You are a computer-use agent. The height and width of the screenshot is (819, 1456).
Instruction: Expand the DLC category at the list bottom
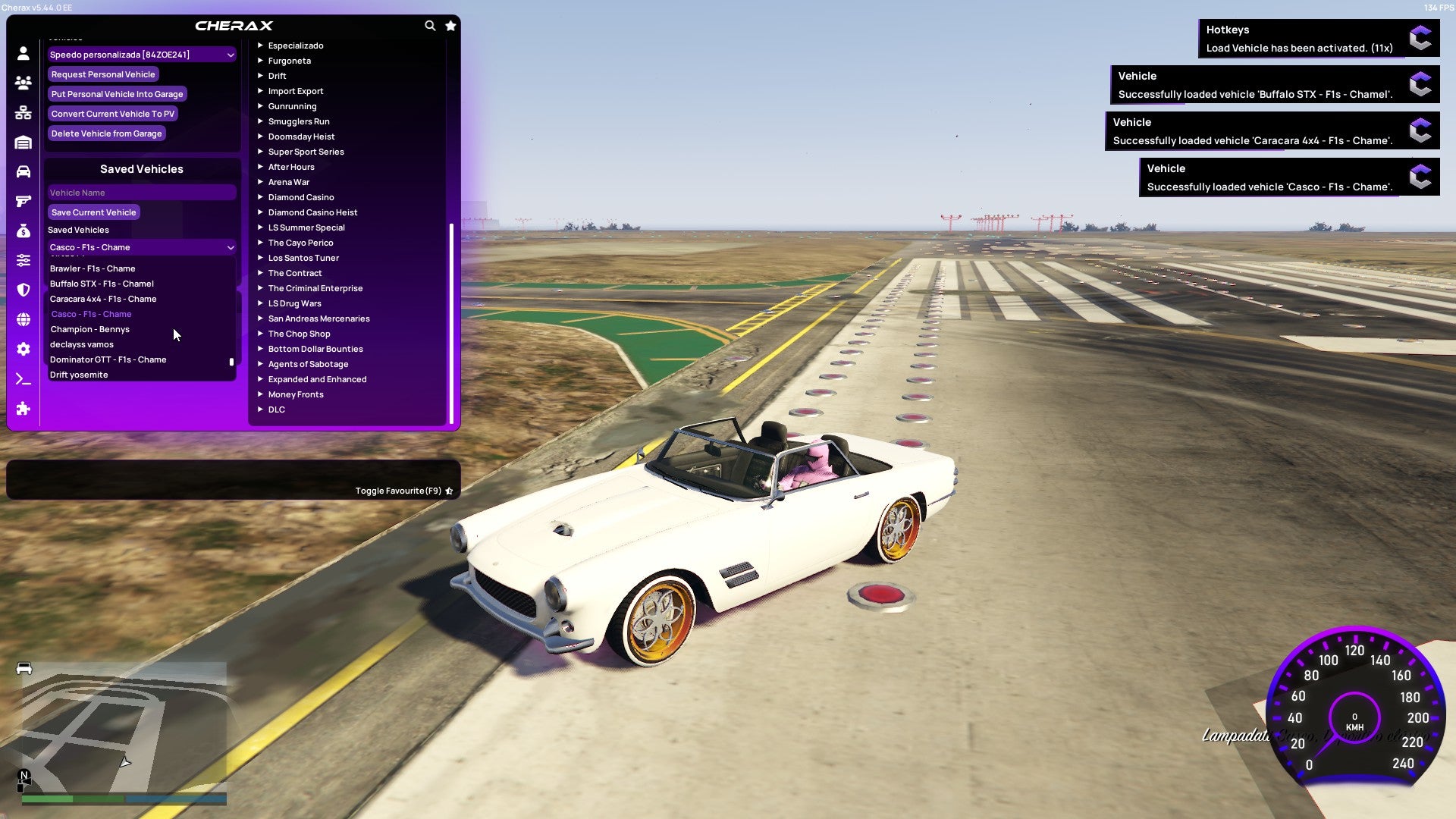point(276,409)
